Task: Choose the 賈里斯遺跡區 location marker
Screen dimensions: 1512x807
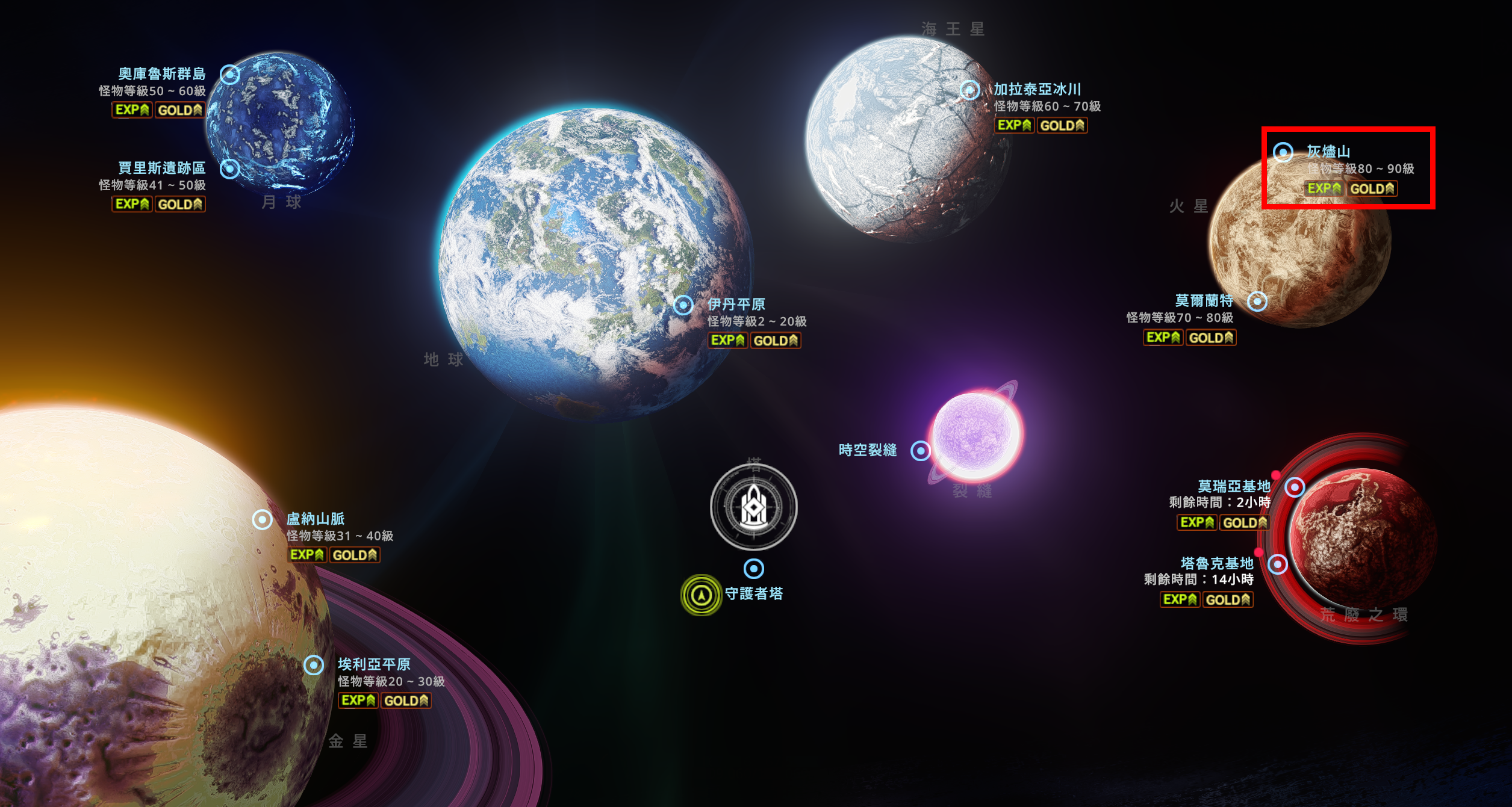Action: click(x=229, y=169)
